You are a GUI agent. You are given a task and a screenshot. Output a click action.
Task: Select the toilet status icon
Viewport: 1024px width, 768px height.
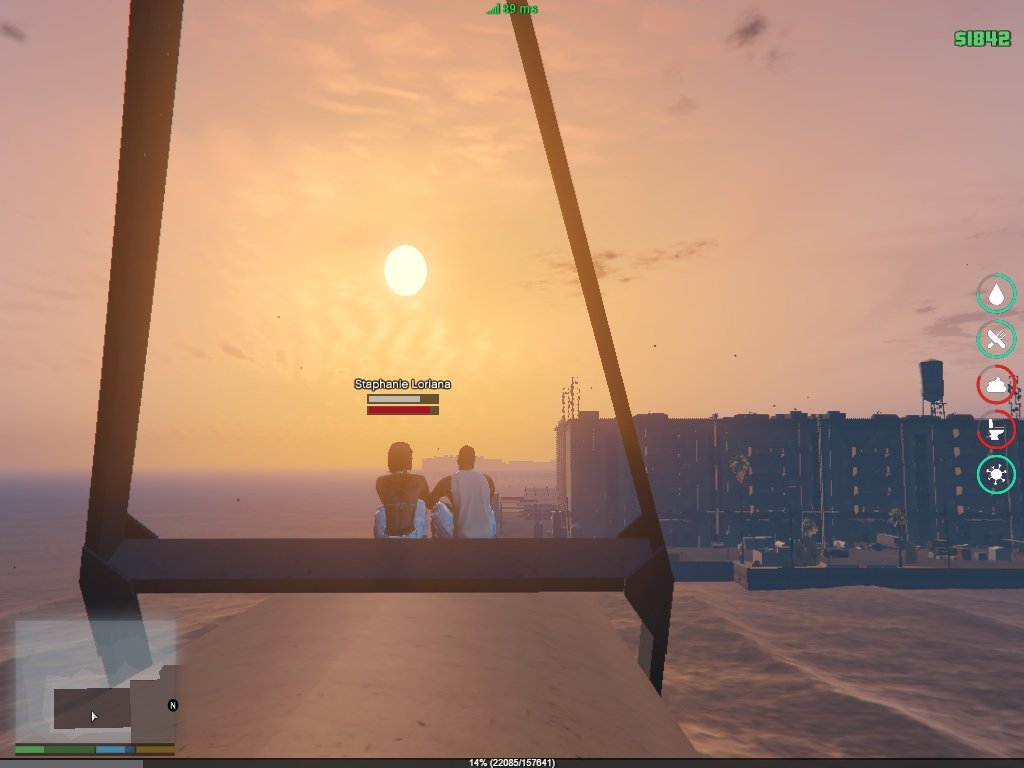996,430
